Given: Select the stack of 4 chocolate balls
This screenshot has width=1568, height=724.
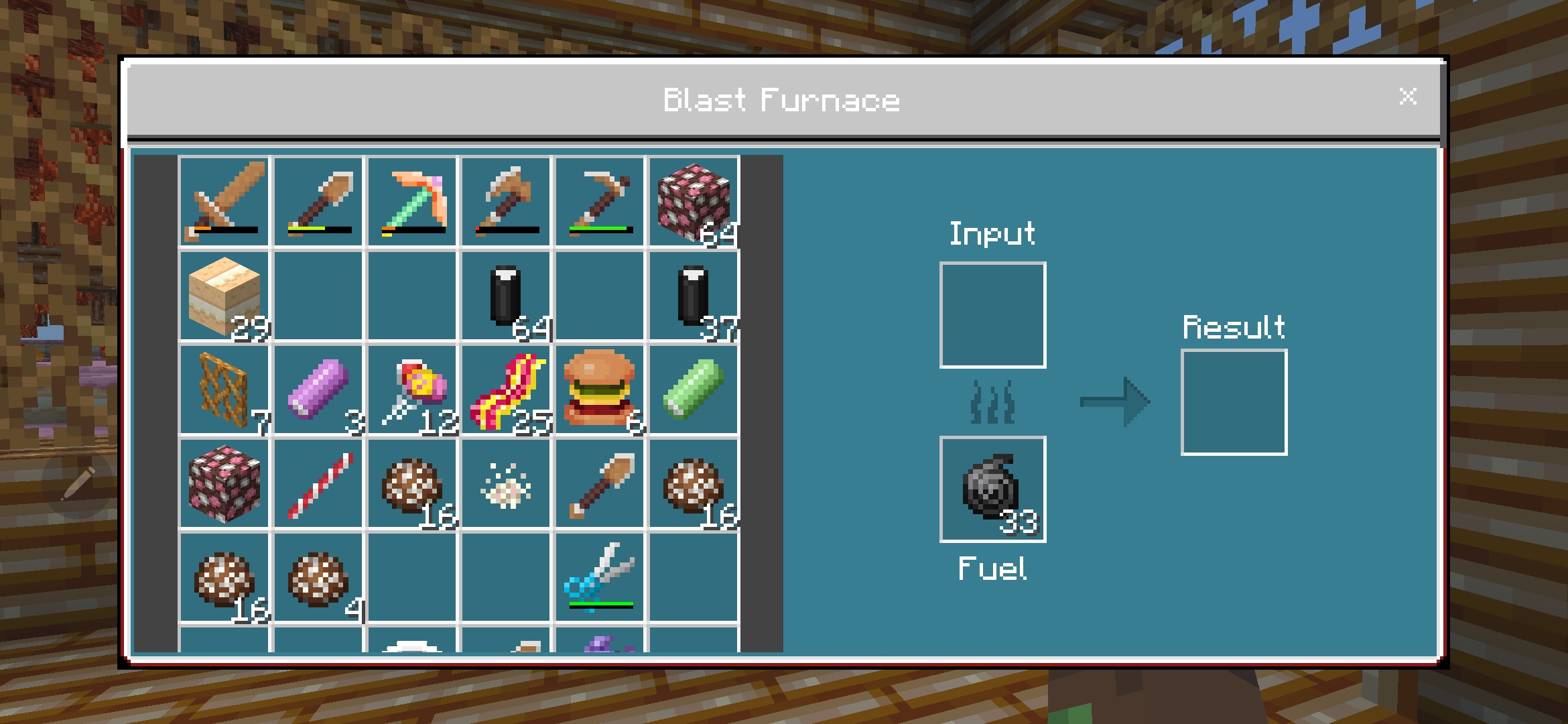Looking at the screenshot, I should click(x=318, y=578).
